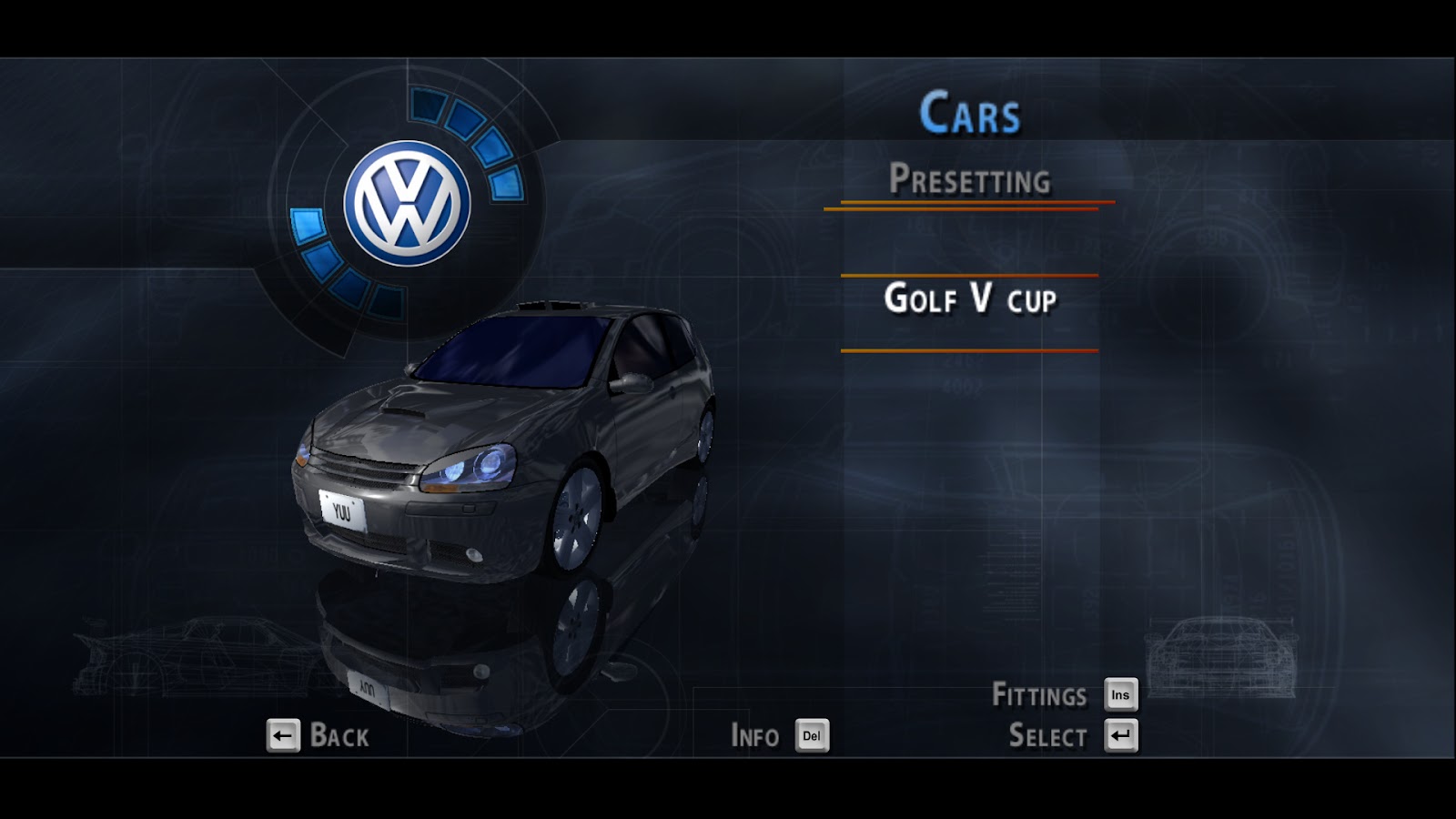The width and height of the screenshot is (1456, 819).
Task: Open the Fittings option
Action: 1039,695
